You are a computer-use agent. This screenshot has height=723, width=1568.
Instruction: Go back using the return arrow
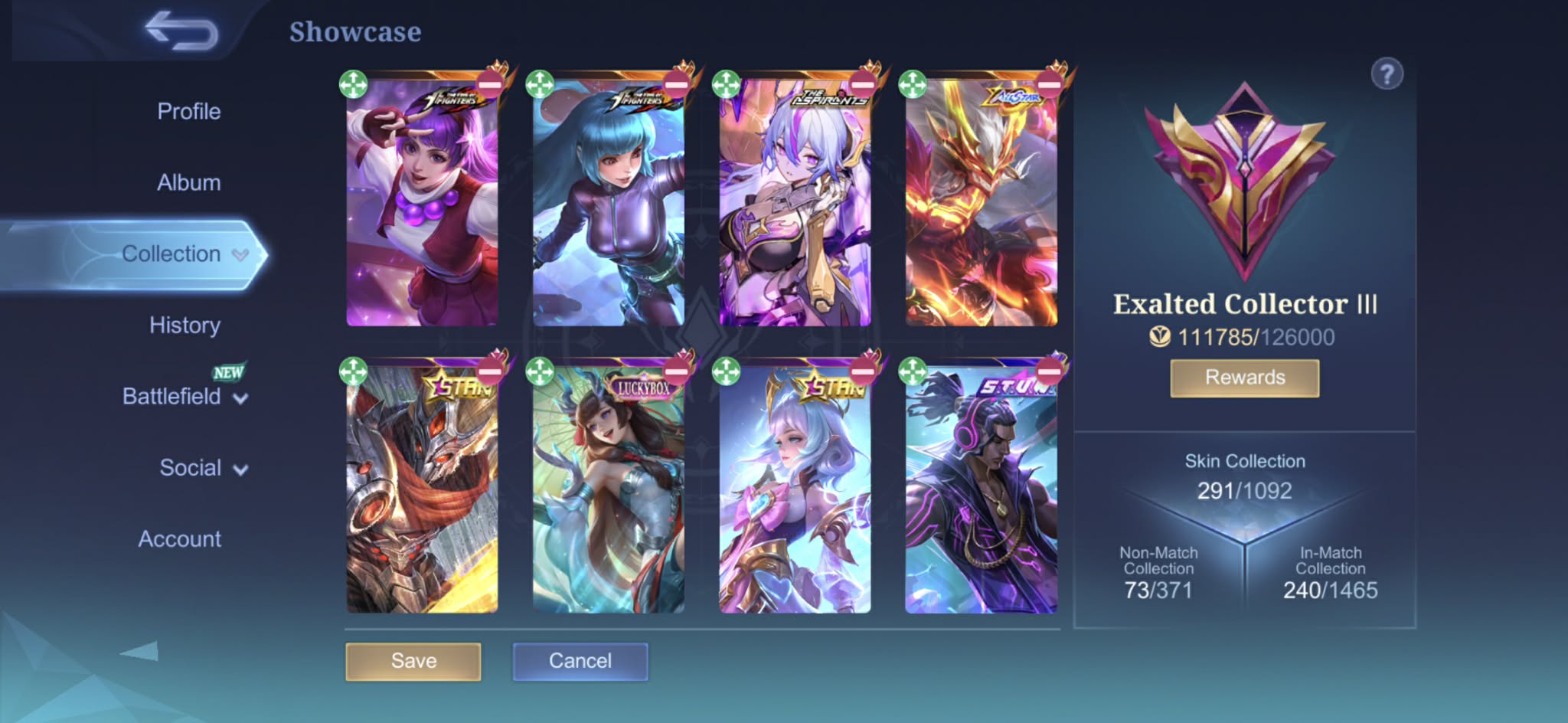[x=181, y=32]
